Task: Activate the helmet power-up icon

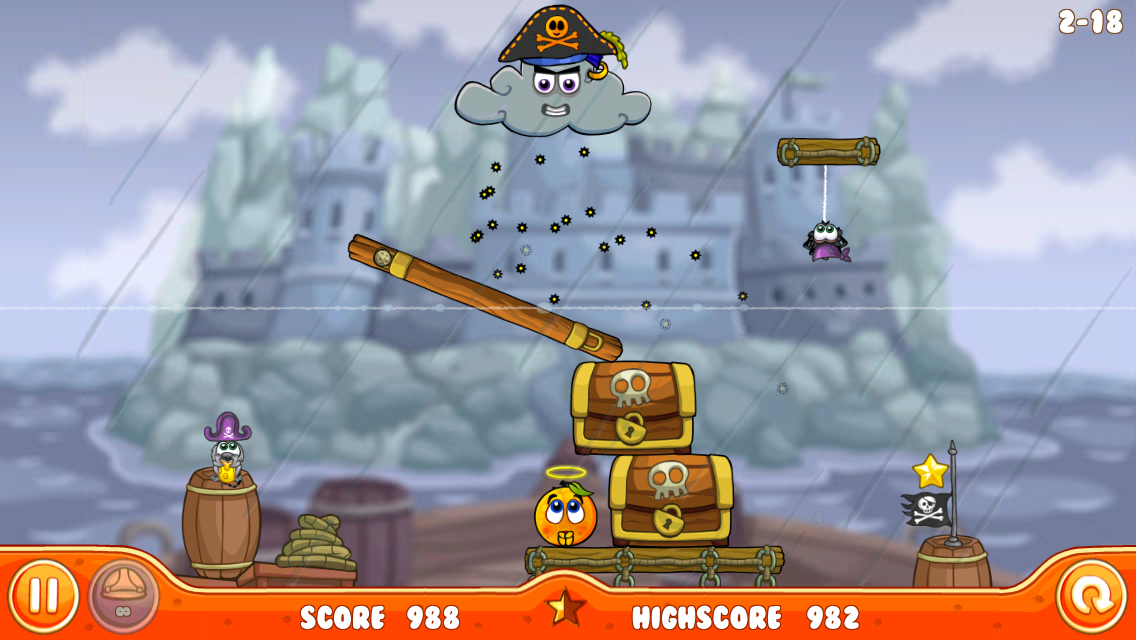Action: 123,597
